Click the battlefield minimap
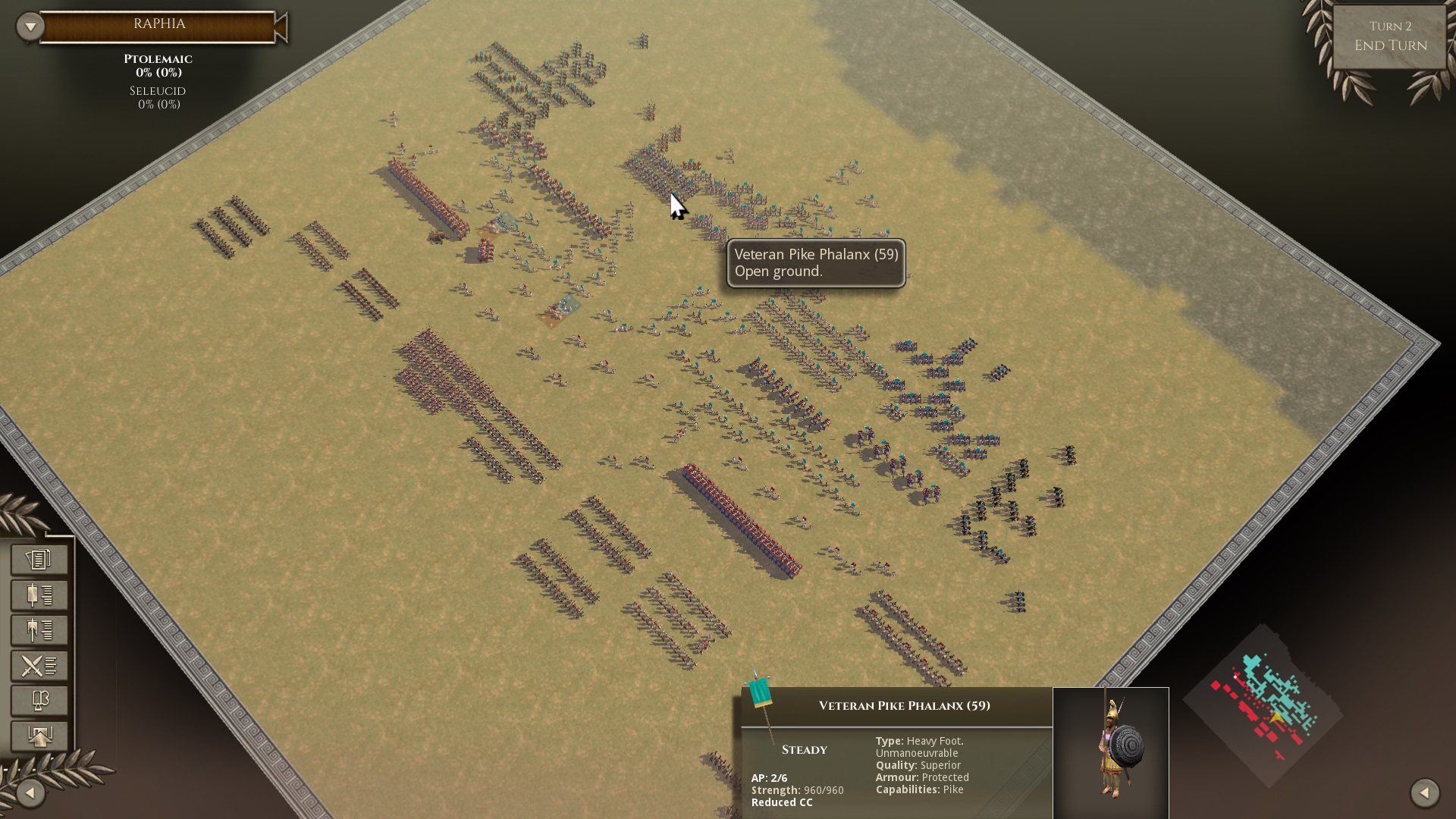The image size is (1456, 819). pyautogui.click(x=1264, y=707)
